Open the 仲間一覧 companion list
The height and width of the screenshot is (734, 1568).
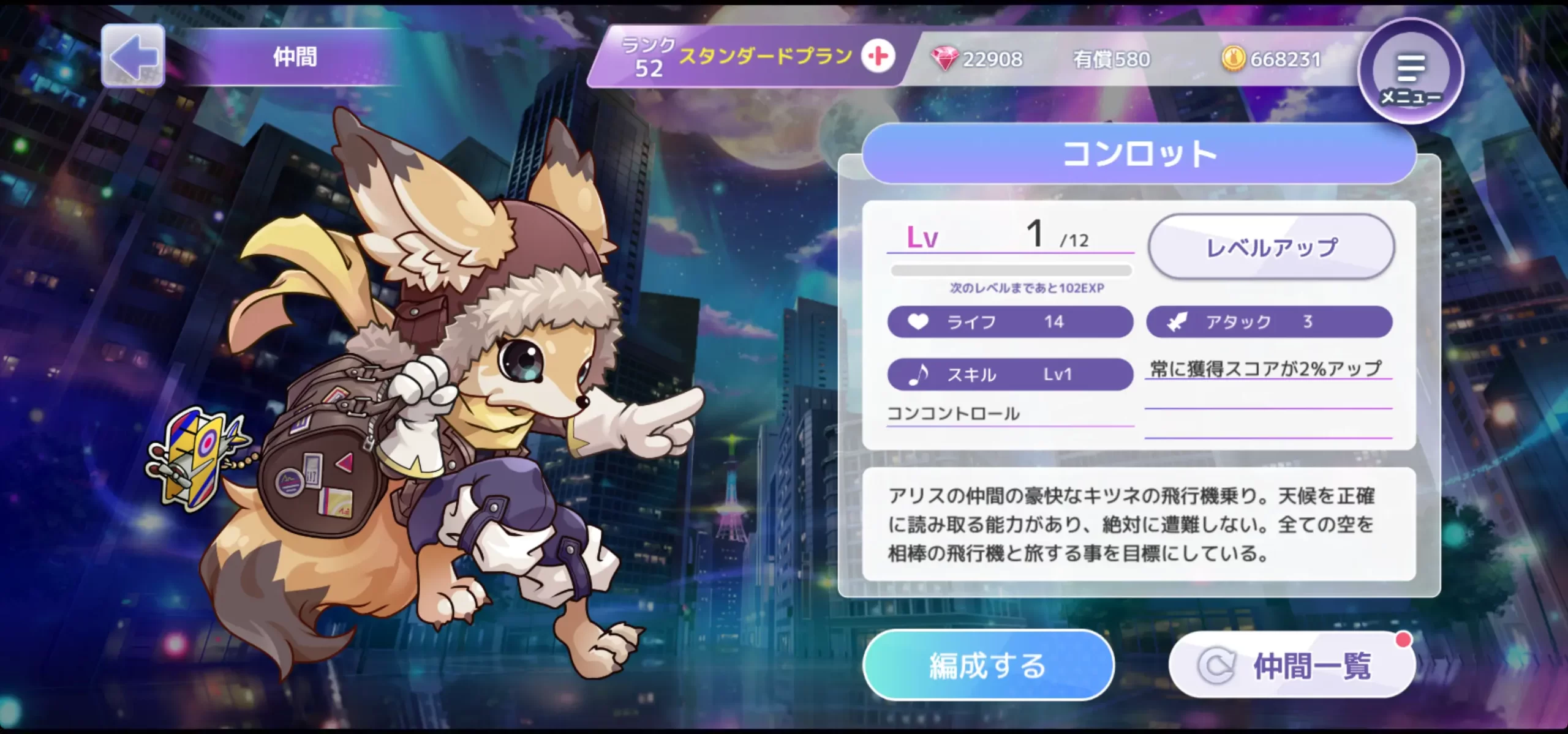pyautogui.click(x=1292, y=665)
